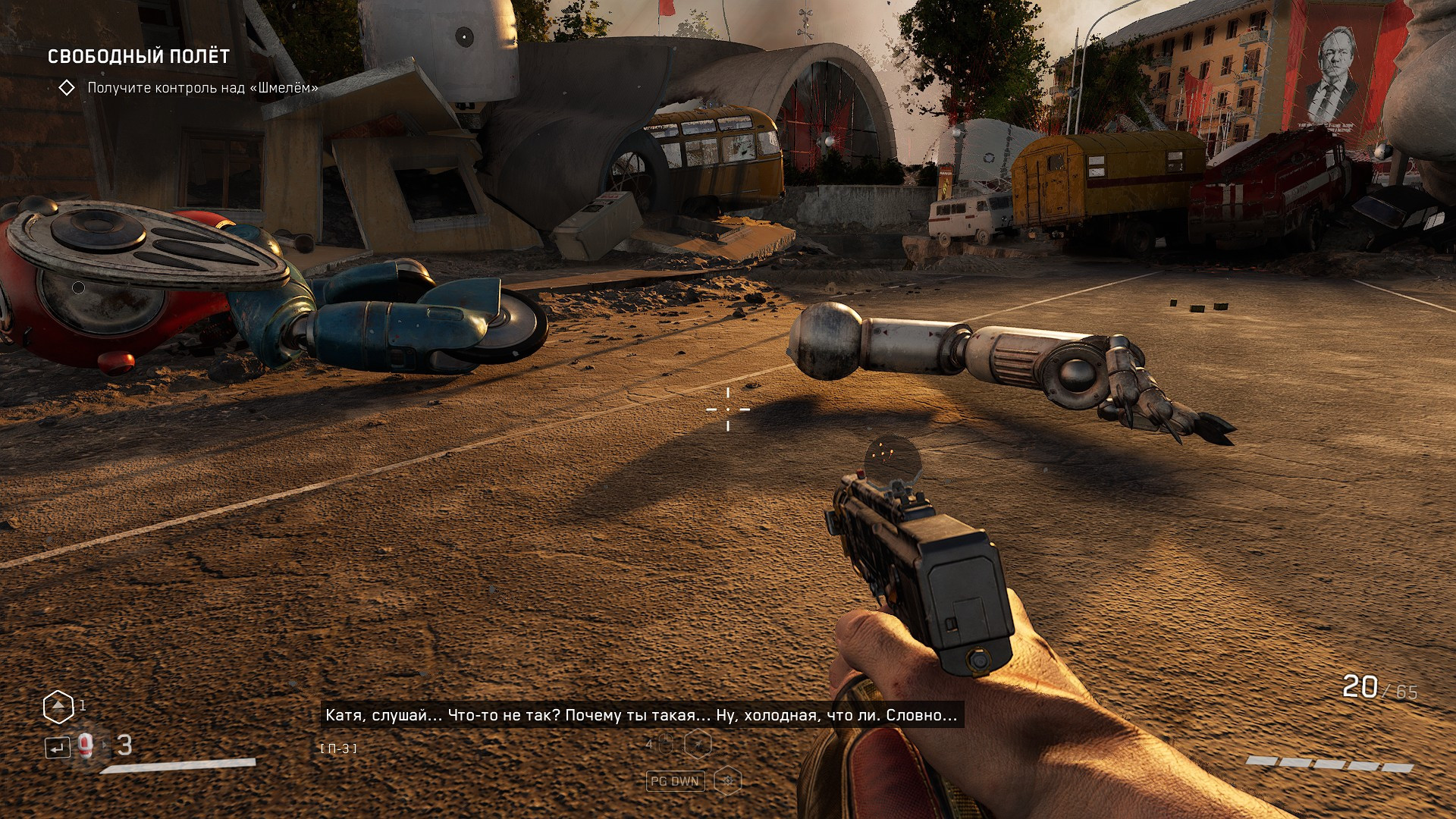This screenshot has width=1456, height=819.
Task: Activate the faint hexagon ability with the streak symbol
Action: tap(698, 745)
